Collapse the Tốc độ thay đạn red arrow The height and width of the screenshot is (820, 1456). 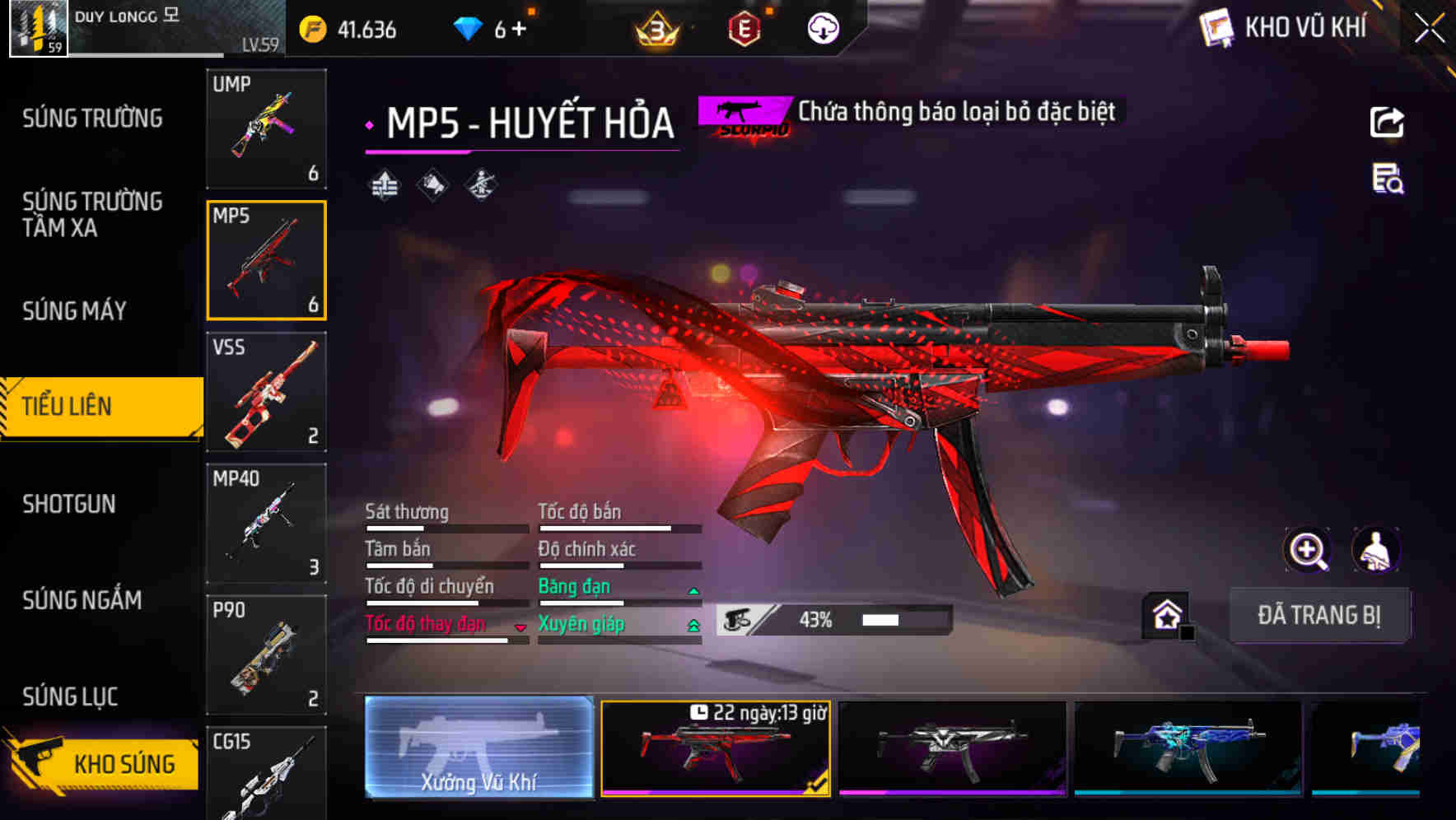coord(521,626)
